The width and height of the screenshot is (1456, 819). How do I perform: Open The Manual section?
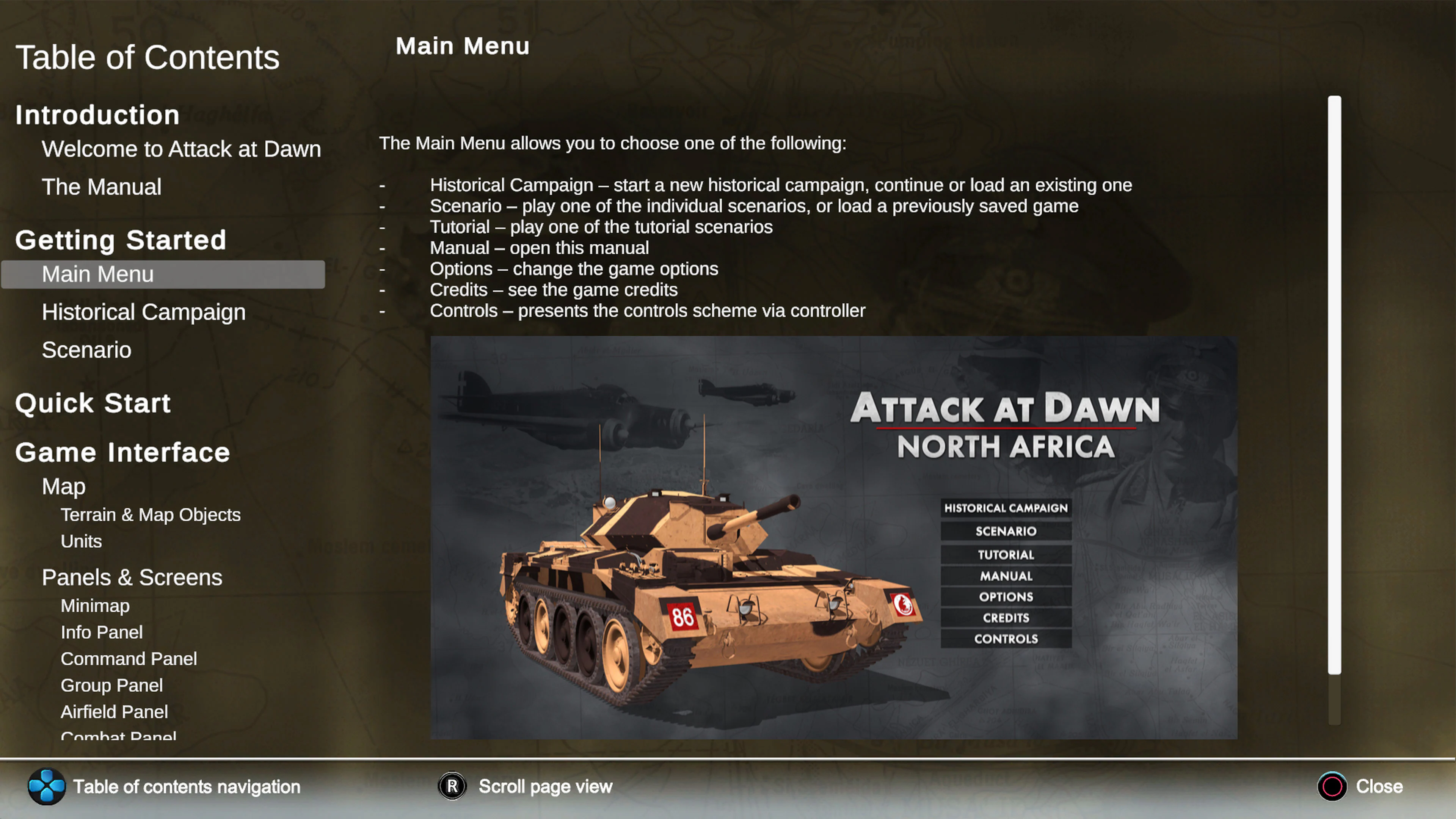pos(102,187)
